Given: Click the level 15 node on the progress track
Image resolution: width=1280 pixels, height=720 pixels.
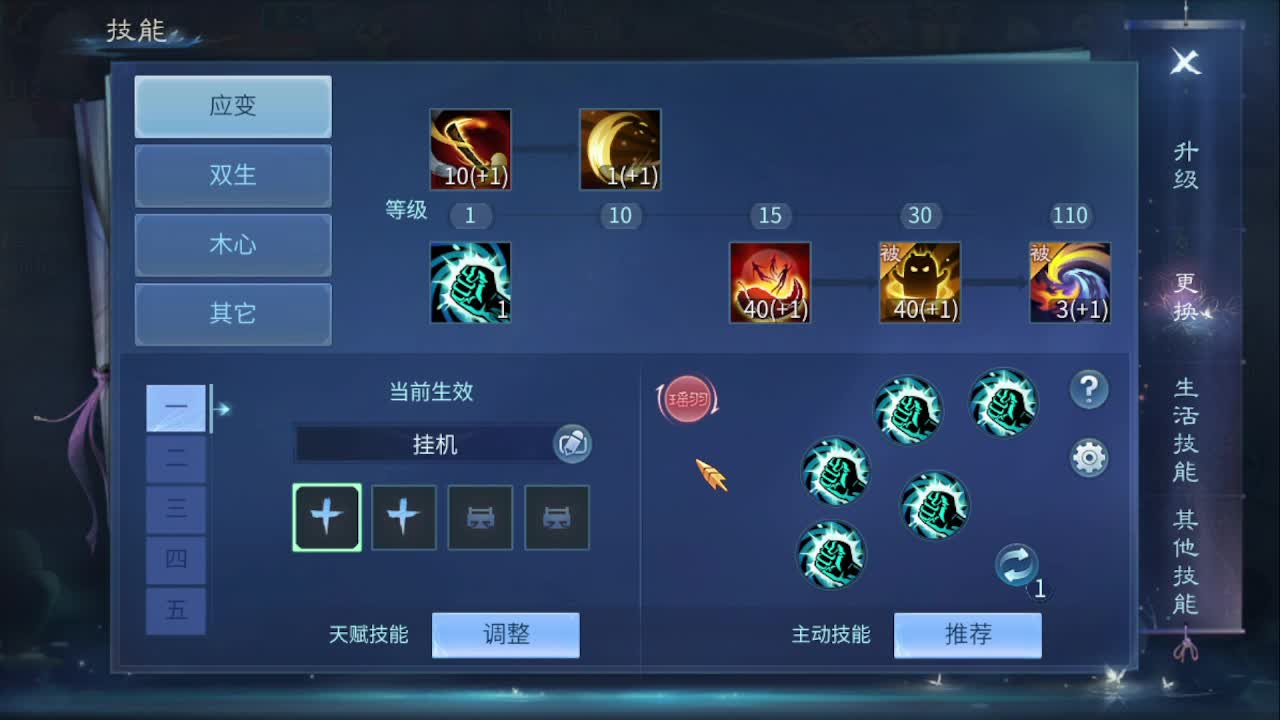Looking at the screenshot, I should point(770,216).
